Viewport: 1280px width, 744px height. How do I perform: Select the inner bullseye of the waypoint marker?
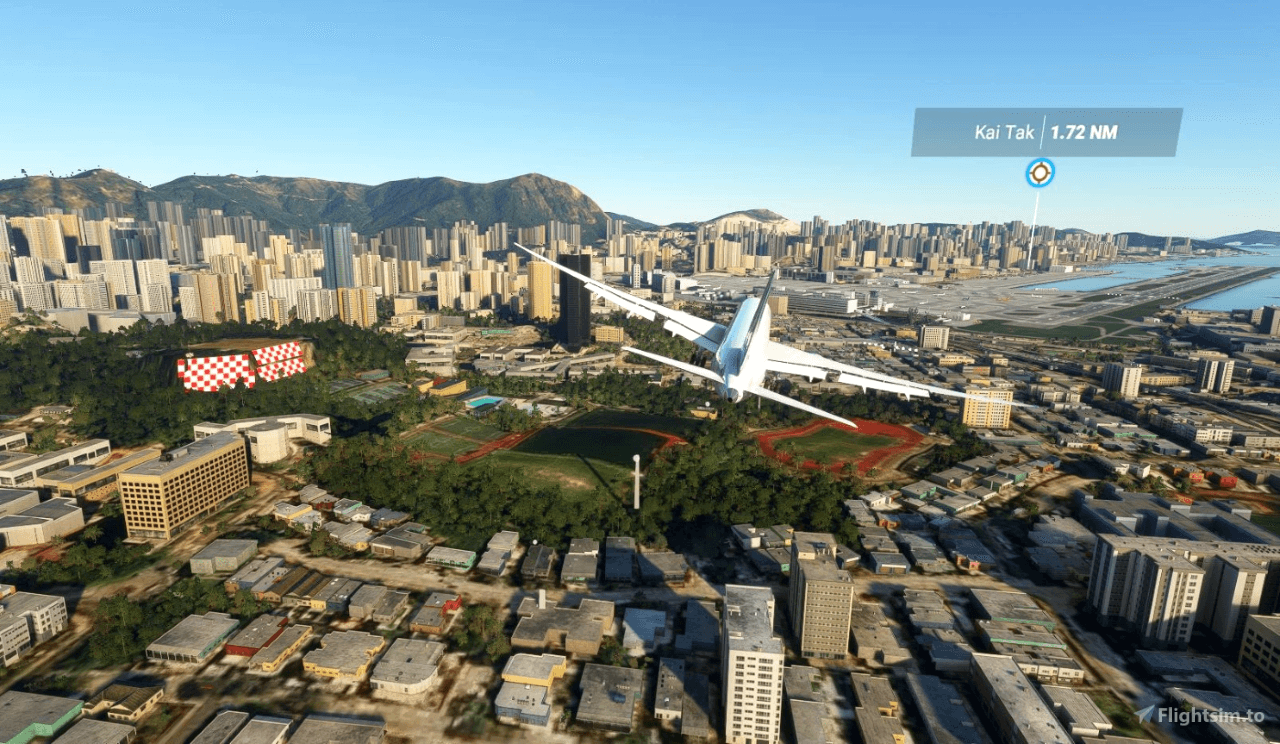click(x=1040, y=171)
